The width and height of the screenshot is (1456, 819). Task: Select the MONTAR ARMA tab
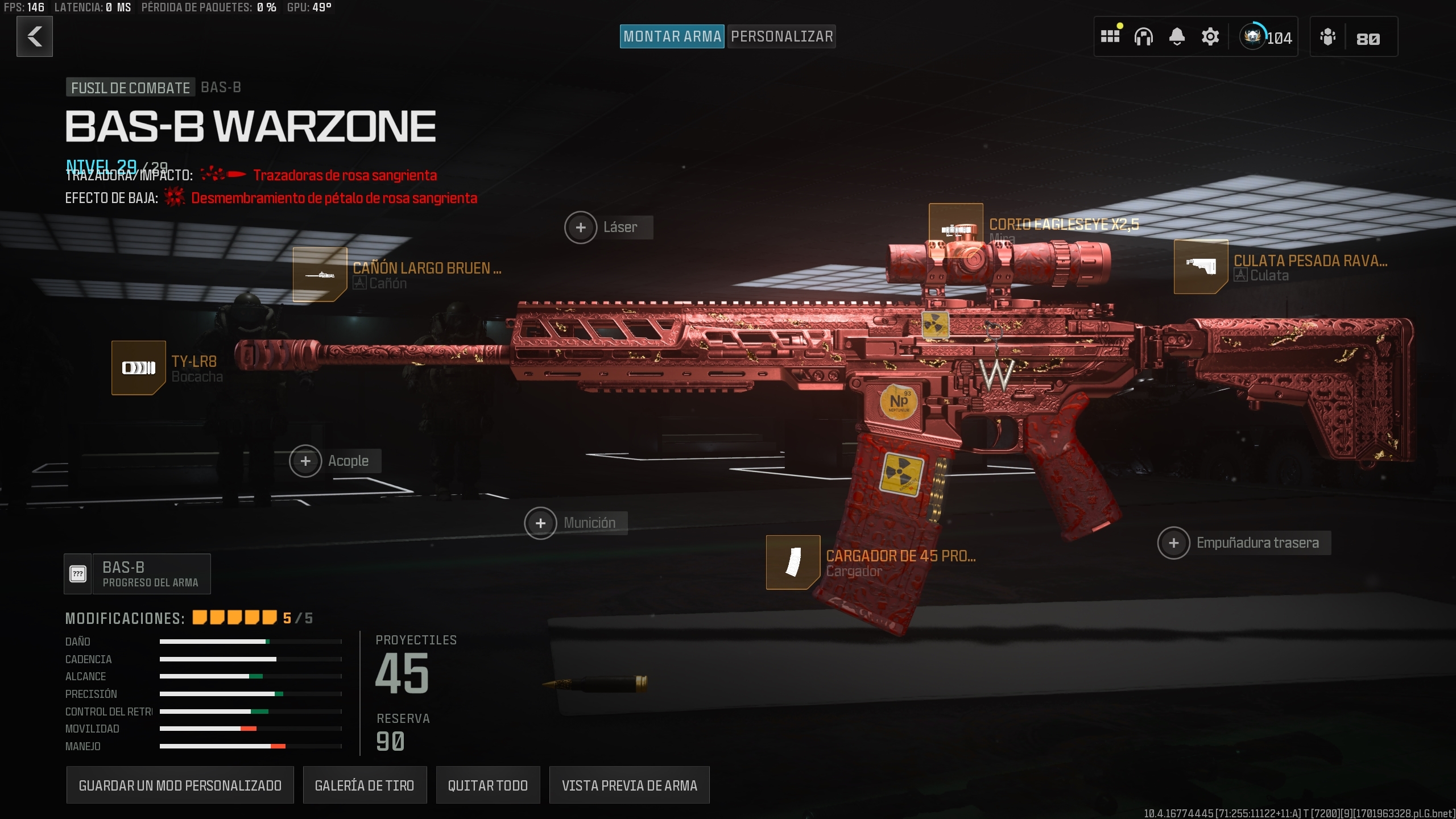[x=672, y=36]
